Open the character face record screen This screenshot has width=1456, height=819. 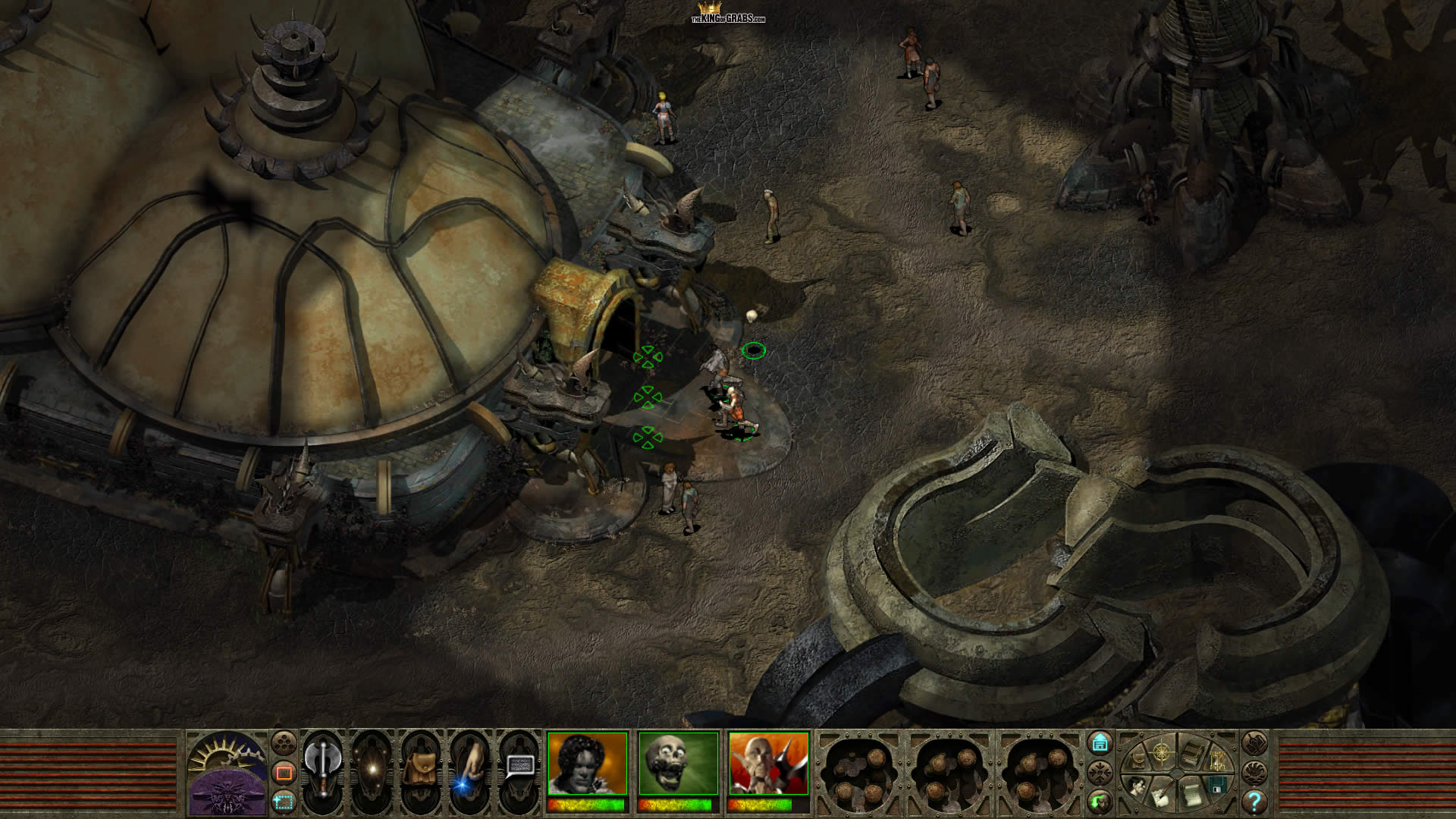click(1136, 787)
